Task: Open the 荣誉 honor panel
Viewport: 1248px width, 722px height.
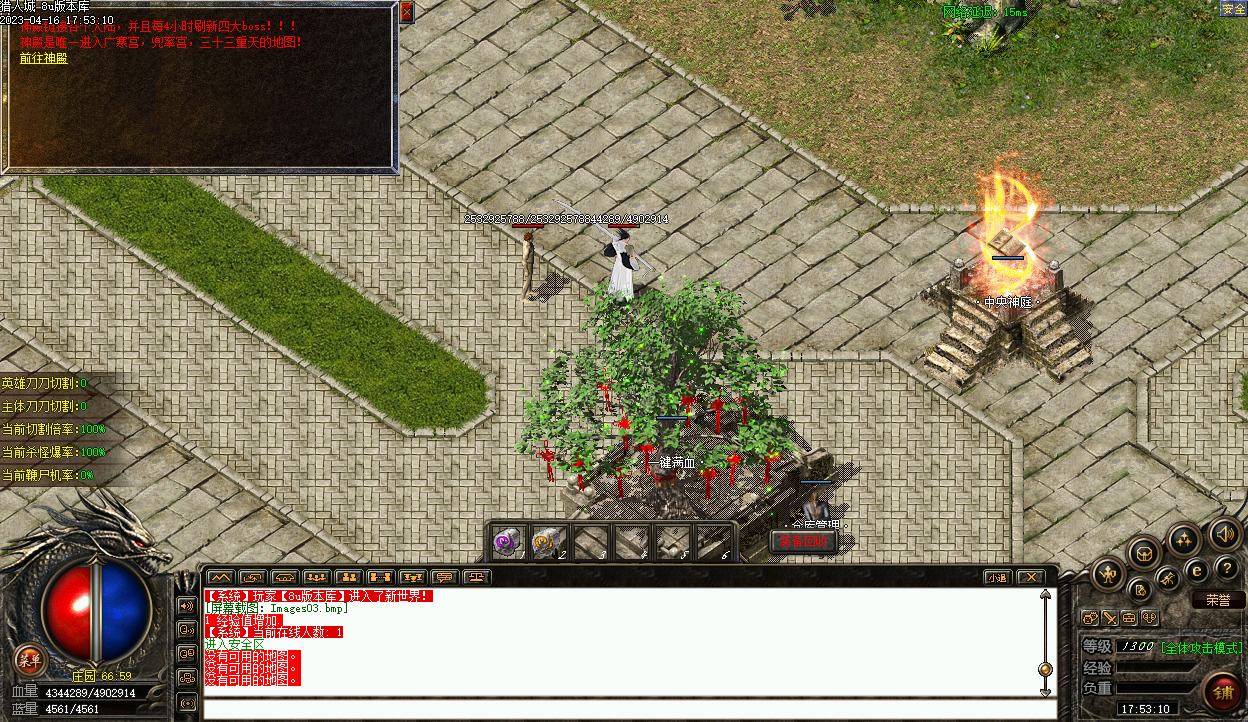Action: 1217,601
